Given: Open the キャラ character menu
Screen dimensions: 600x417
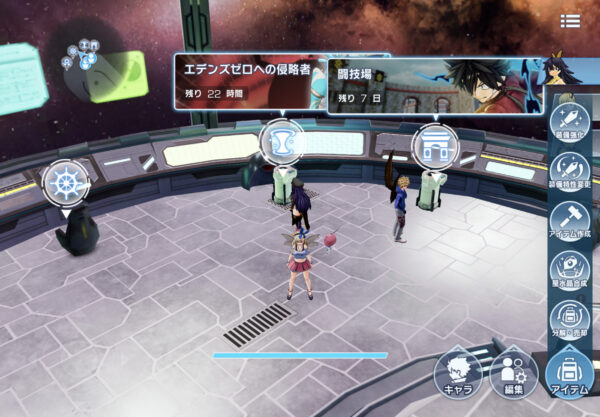Looking at the screenshot, I should [458, 375].
